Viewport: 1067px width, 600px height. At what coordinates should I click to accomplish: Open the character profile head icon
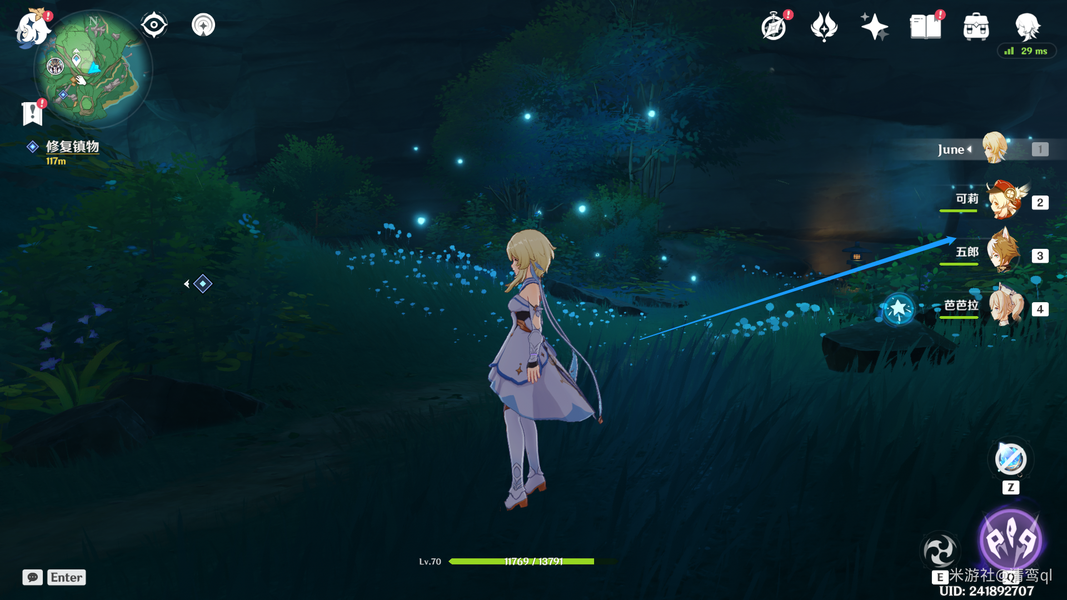coord(1027,26)
